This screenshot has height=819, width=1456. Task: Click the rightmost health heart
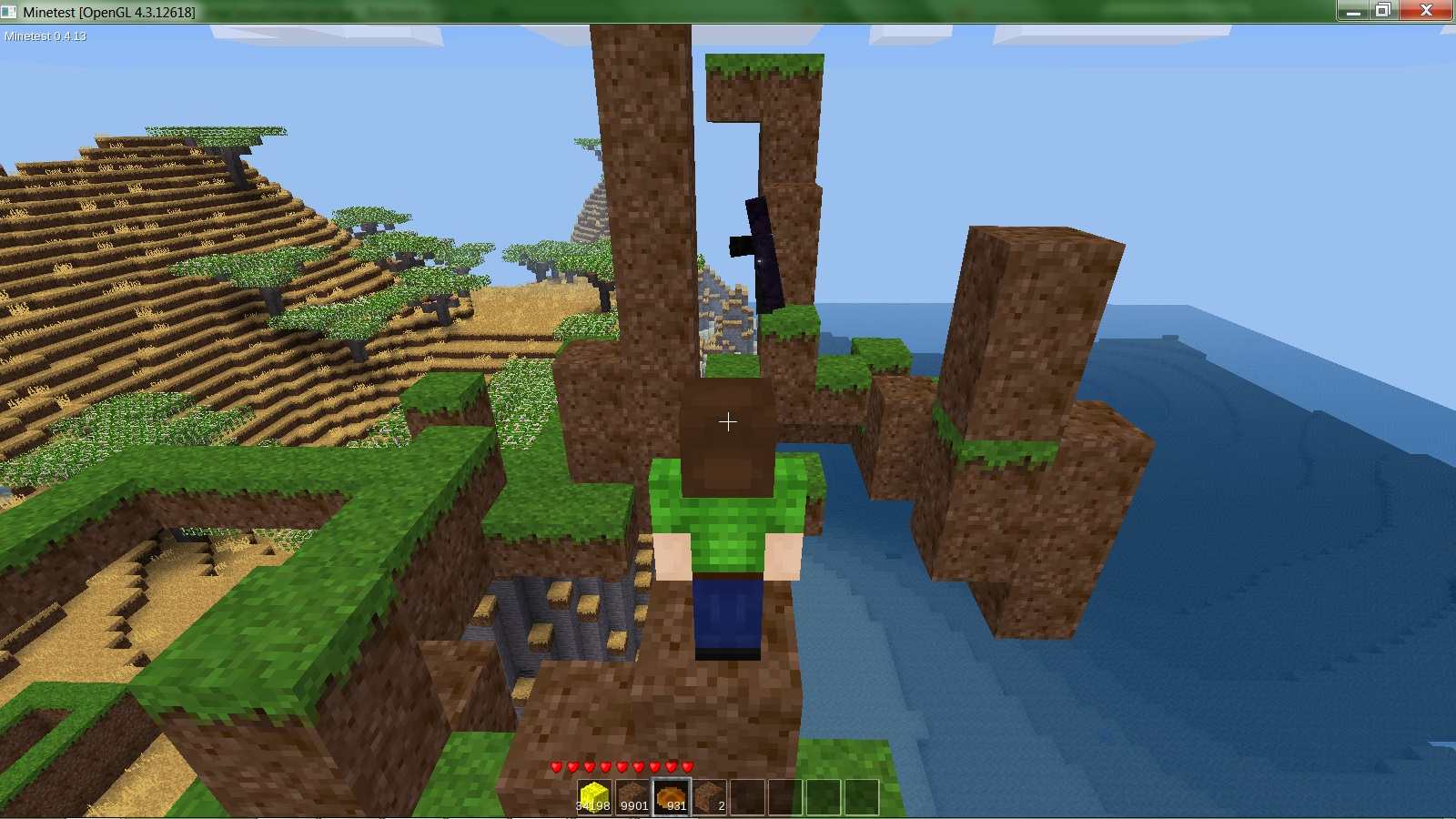(687, 765)
